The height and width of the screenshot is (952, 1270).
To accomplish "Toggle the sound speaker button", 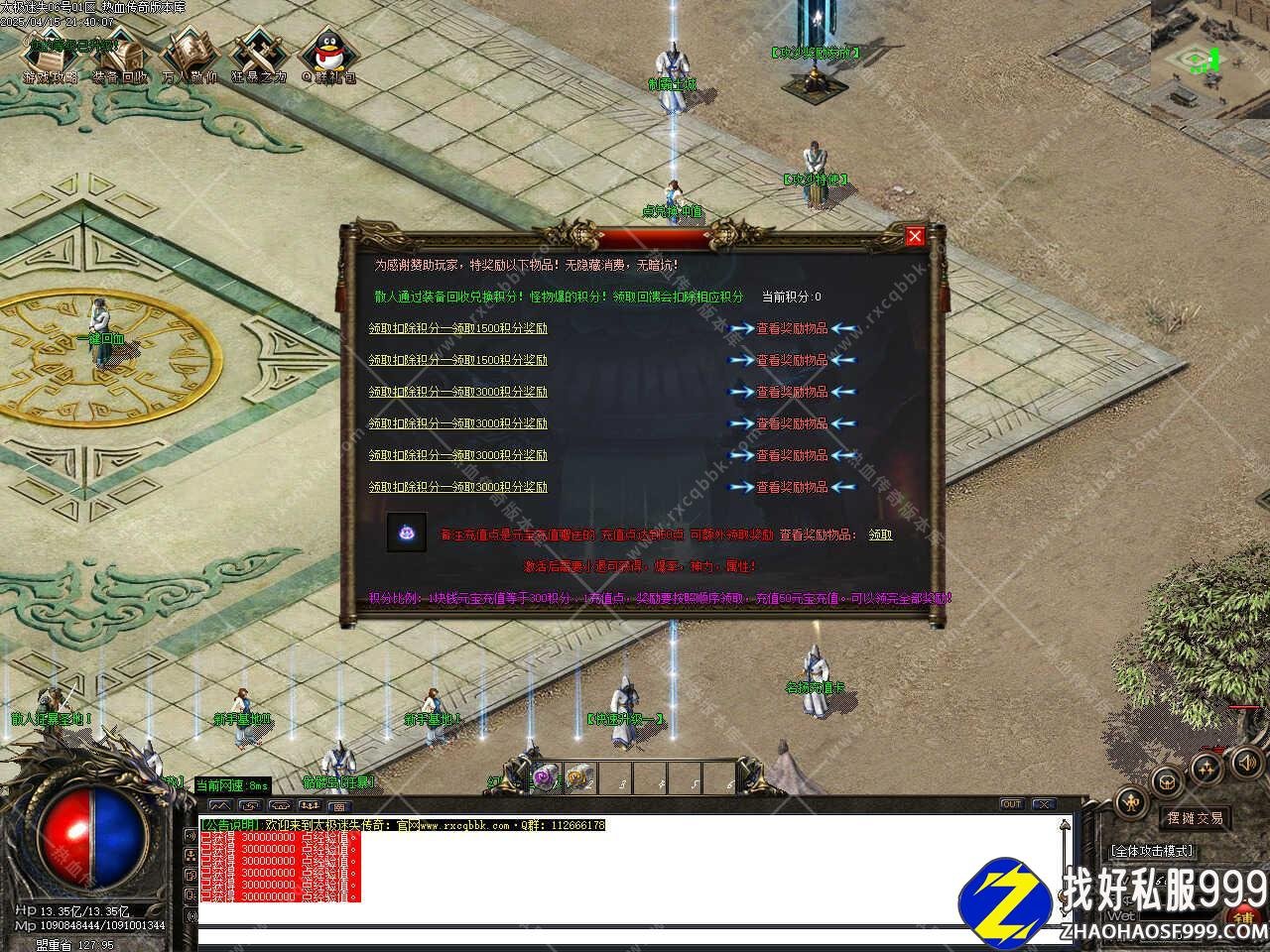I will [x=1245, y=762].
